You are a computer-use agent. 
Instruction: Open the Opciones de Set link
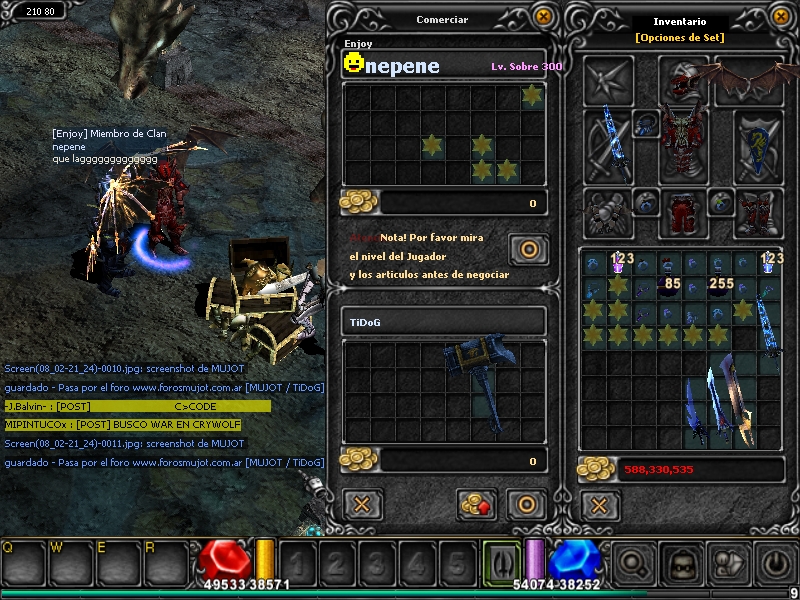pos(679,38)
